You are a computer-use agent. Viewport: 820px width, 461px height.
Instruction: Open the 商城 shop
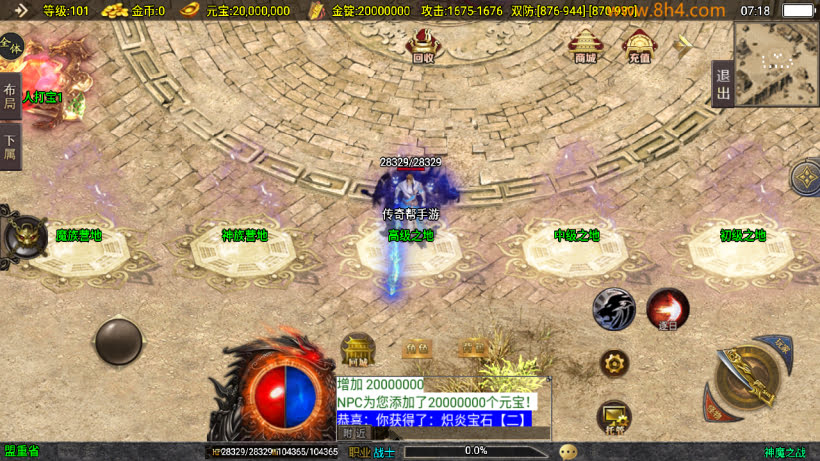coord(585,45)
